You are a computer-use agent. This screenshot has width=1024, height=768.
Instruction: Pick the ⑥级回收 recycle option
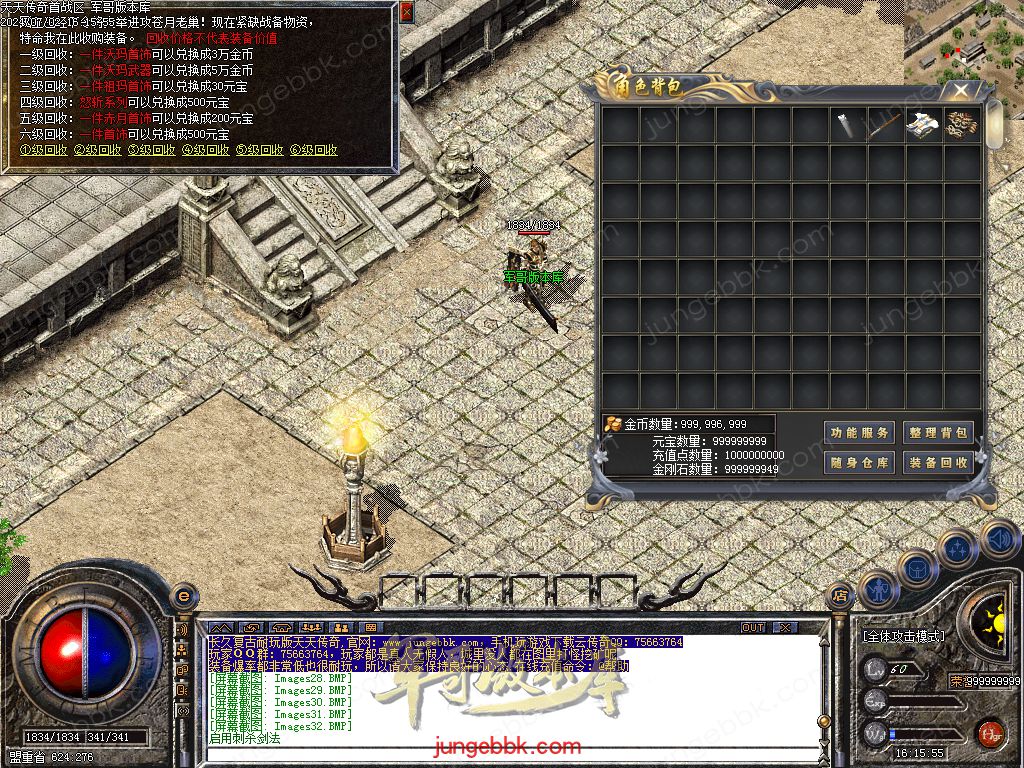tap(314, 150)
